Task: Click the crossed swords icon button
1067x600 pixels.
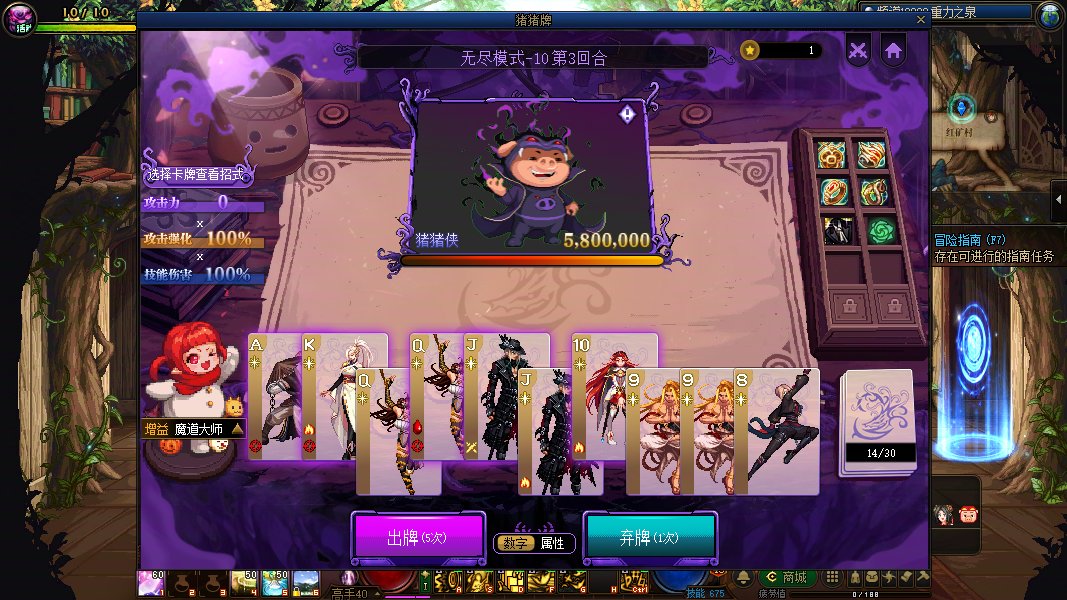Action: [858, 50]
